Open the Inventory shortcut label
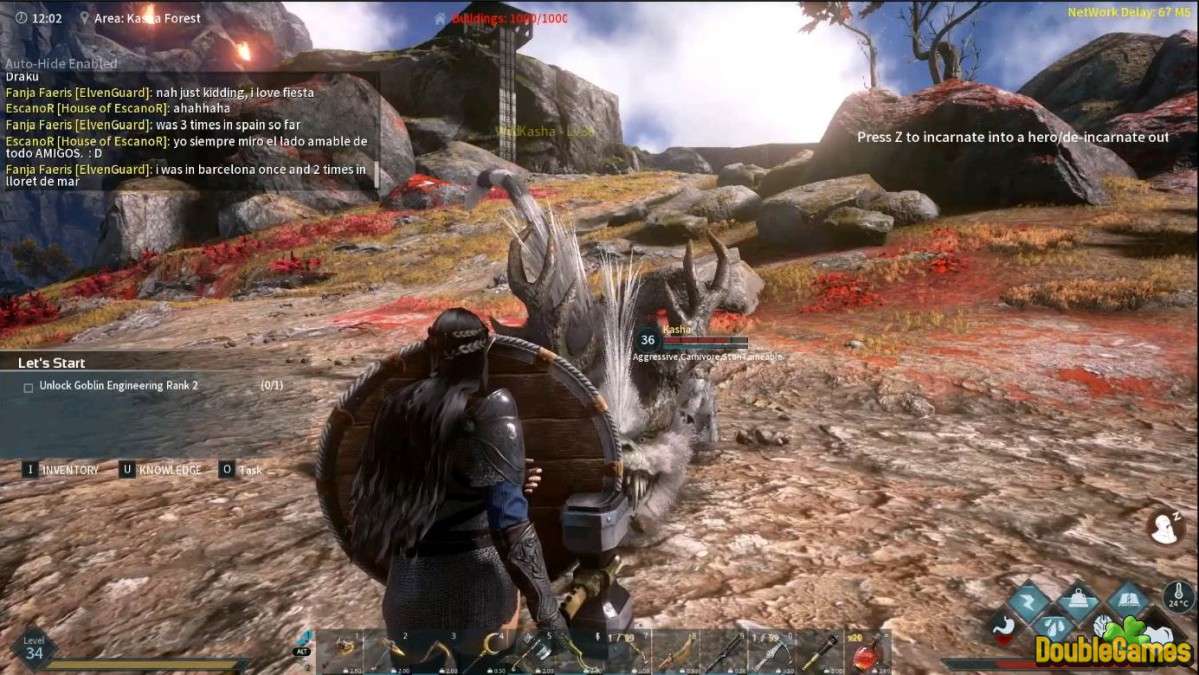The image size is (1199, 675). click(68, 470)
